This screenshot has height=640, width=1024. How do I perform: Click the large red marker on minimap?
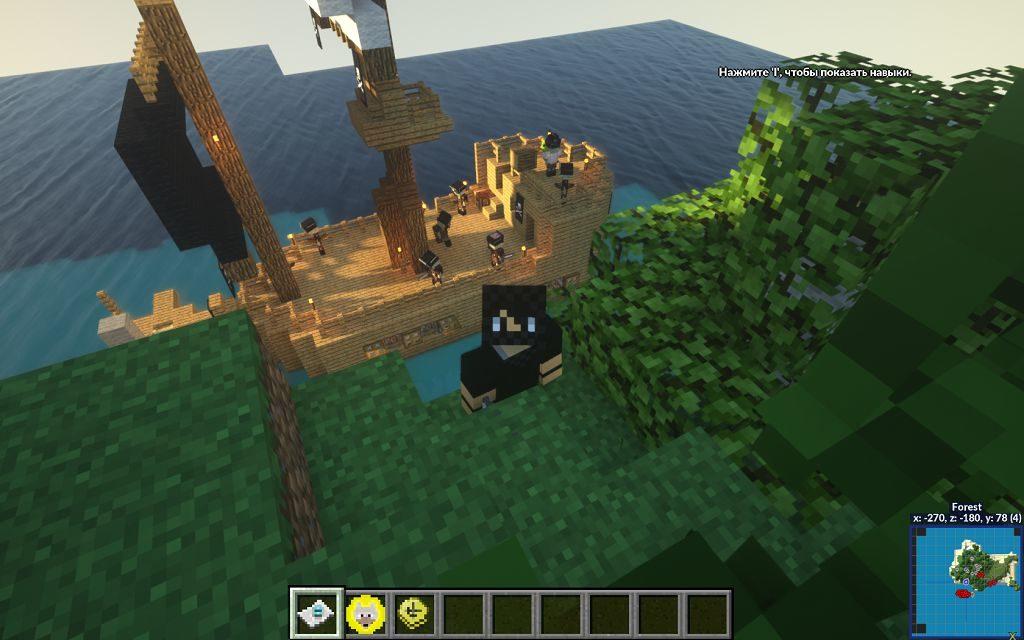click(x=964, y=594)
